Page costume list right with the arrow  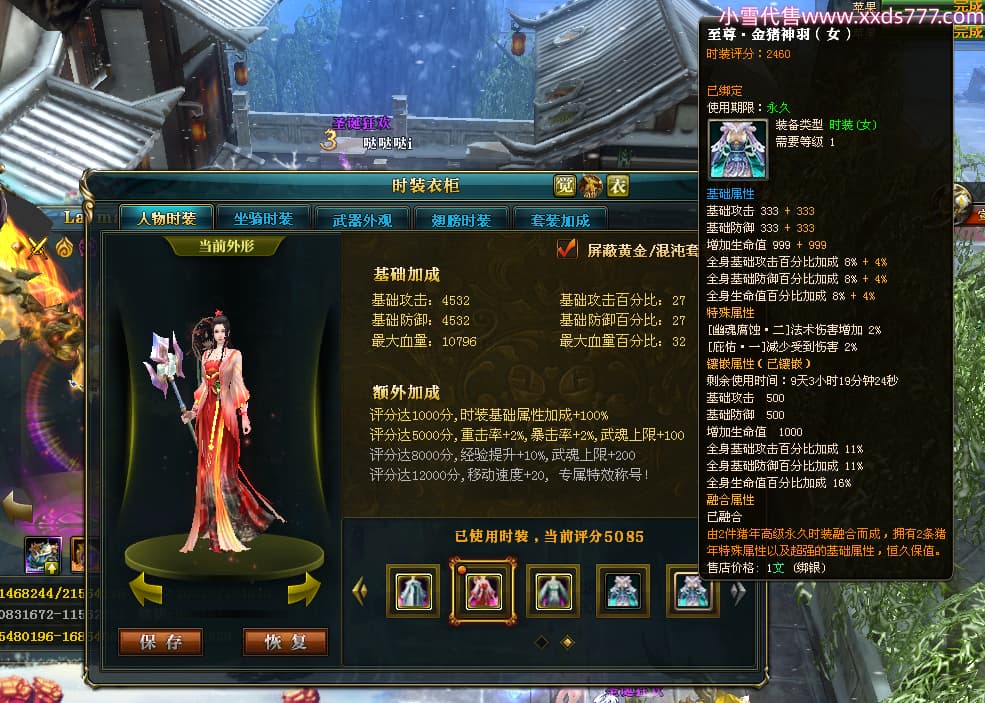738,592
